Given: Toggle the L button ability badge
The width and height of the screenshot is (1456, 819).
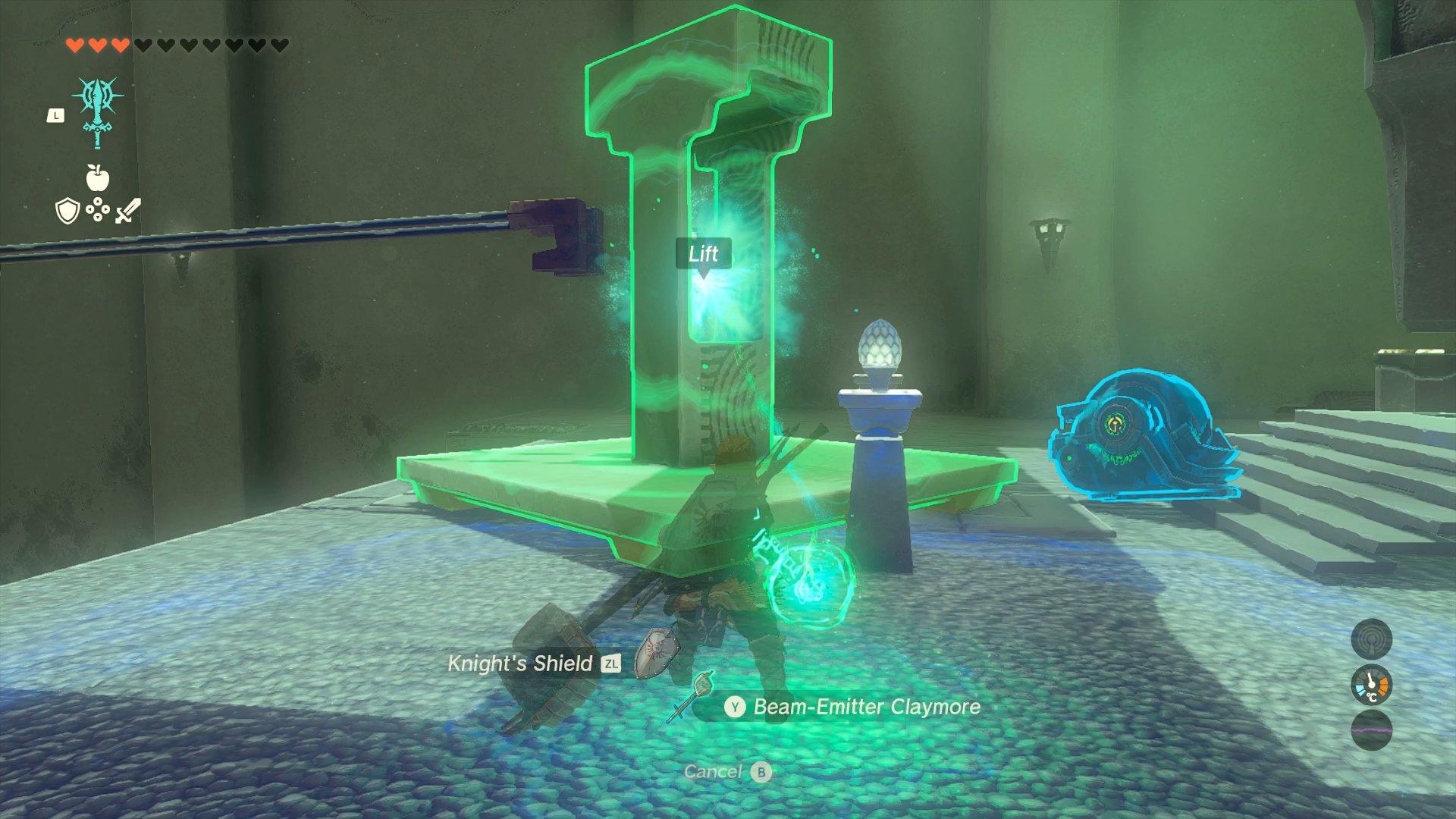Looking at the screenshot, I should click(55, 115).
